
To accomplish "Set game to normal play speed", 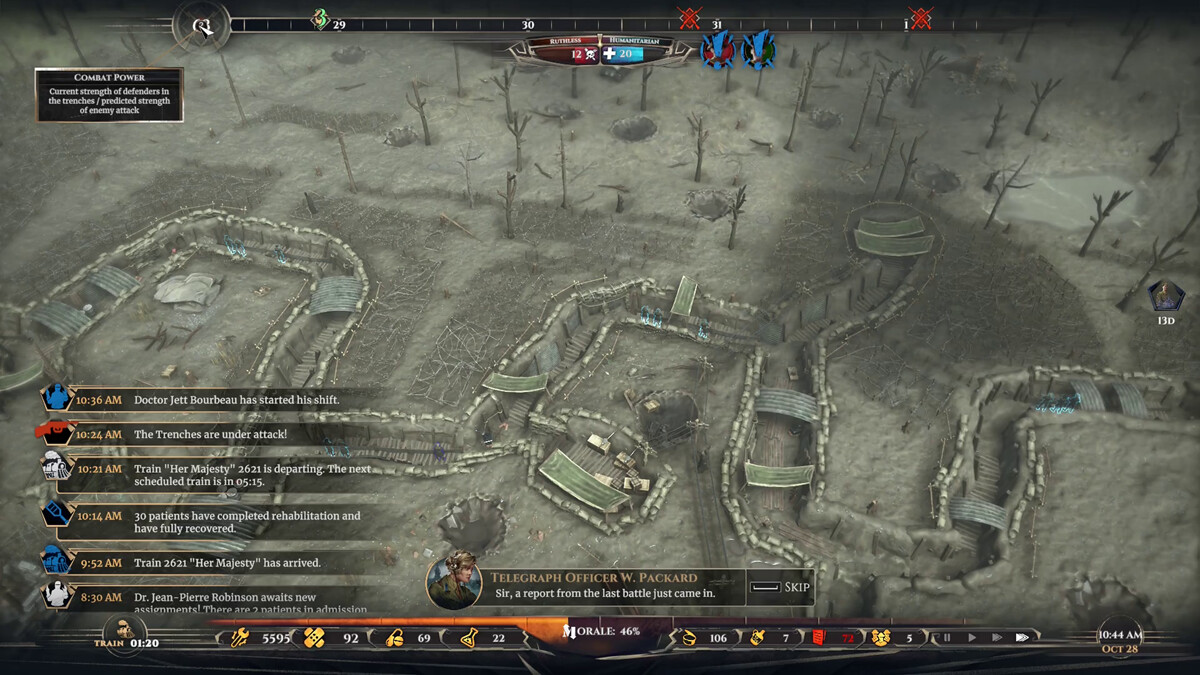I will coord(971,637).
